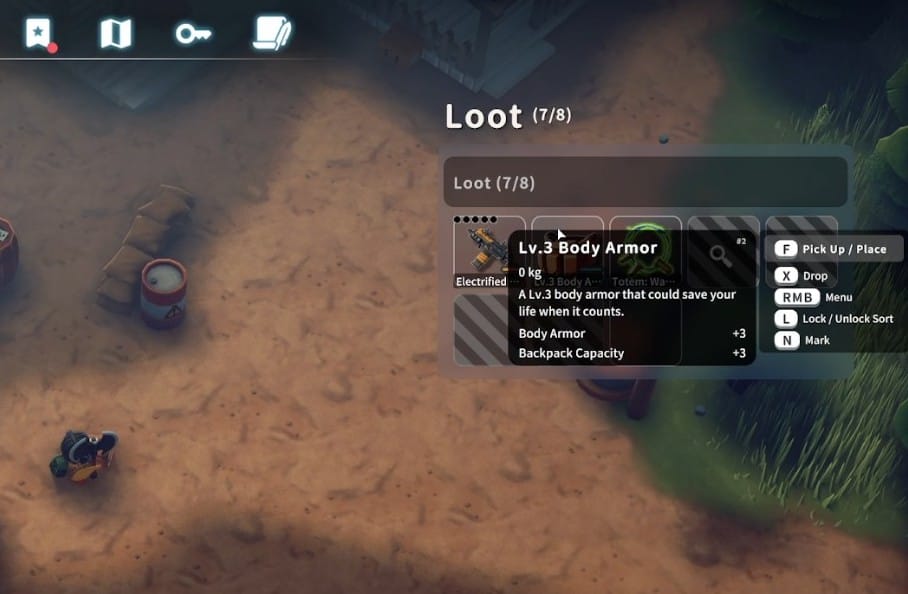
Task: Click the Loot (7/8) container header bar
Action: [x=645, y=183]
